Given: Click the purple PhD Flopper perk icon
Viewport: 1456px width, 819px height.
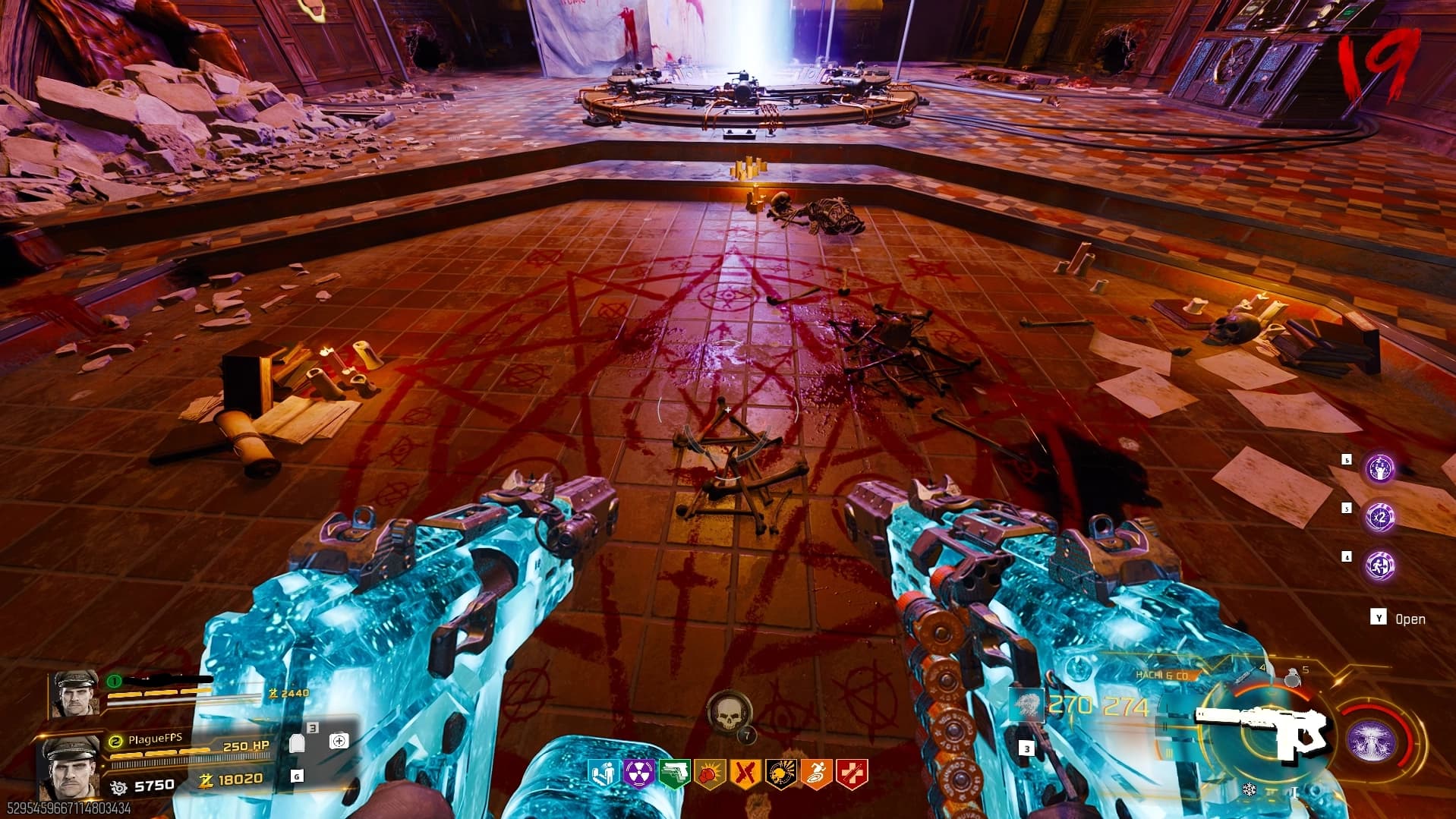Looking at the screenshot, I should click(x=638, y=773).
